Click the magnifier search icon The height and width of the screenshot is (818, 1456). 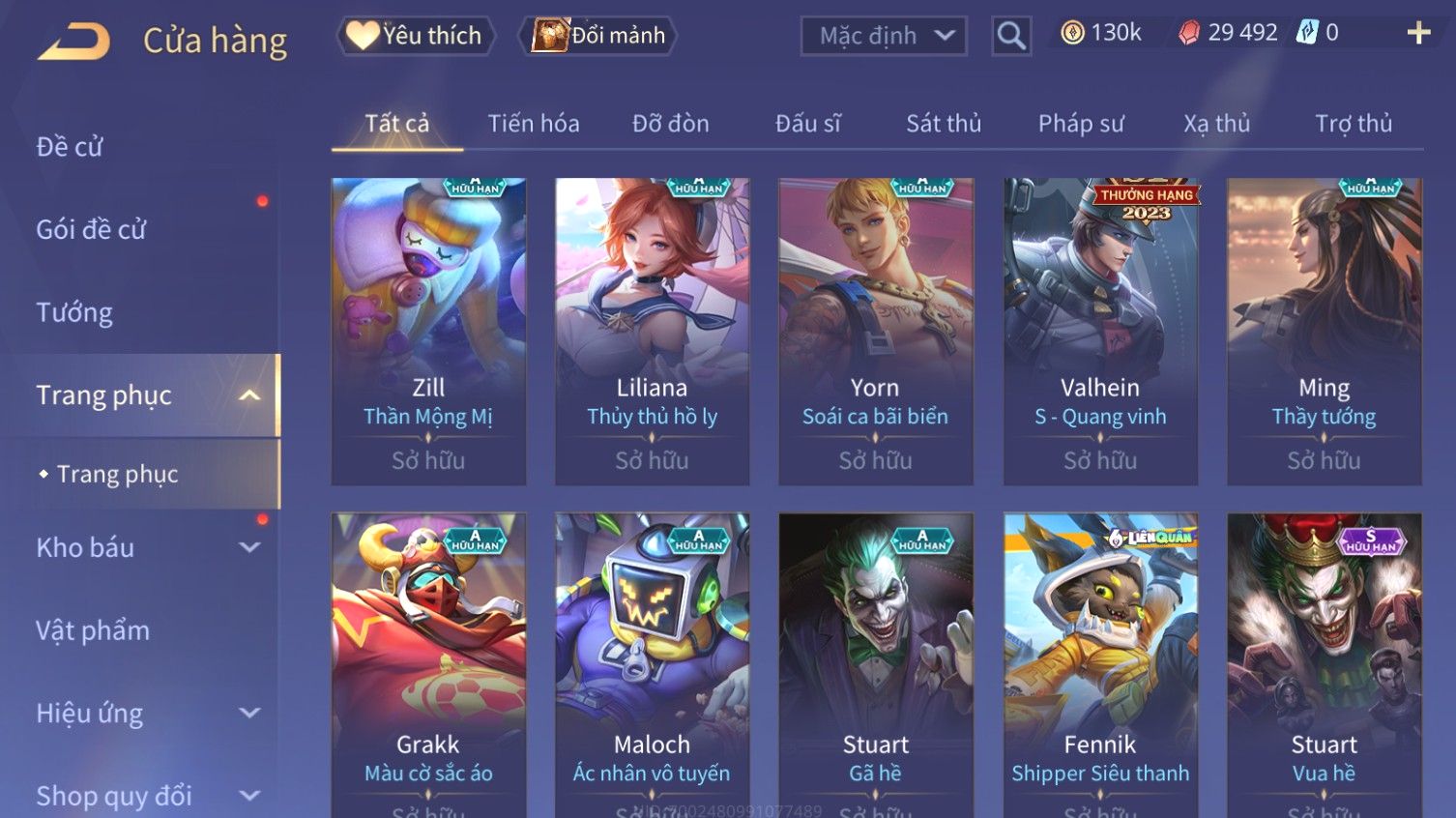(1011, 36)
